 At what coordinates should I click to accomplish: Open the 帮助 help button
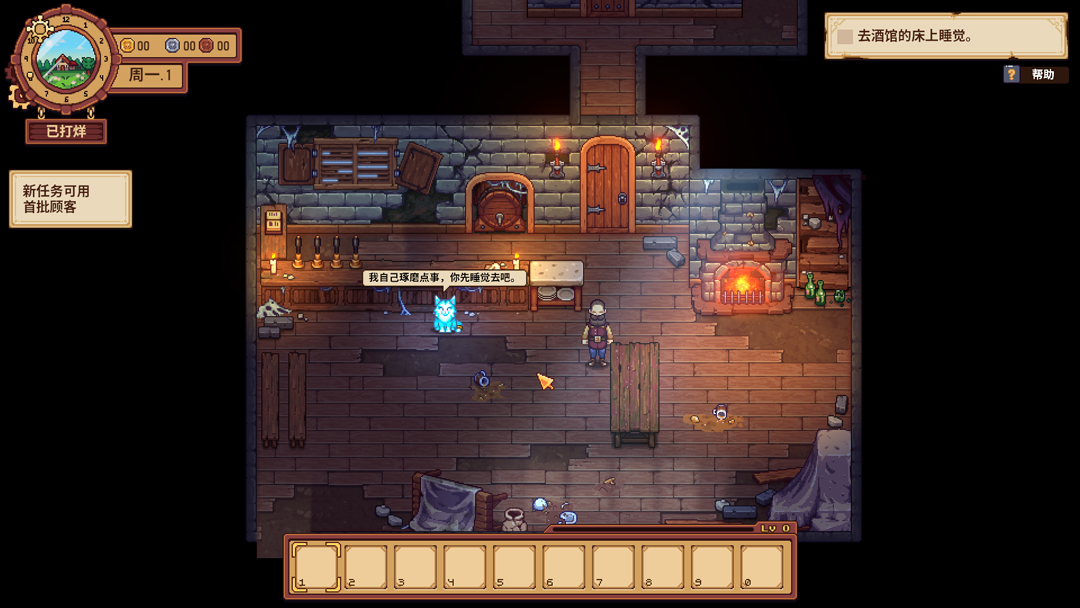(1033, 75)
